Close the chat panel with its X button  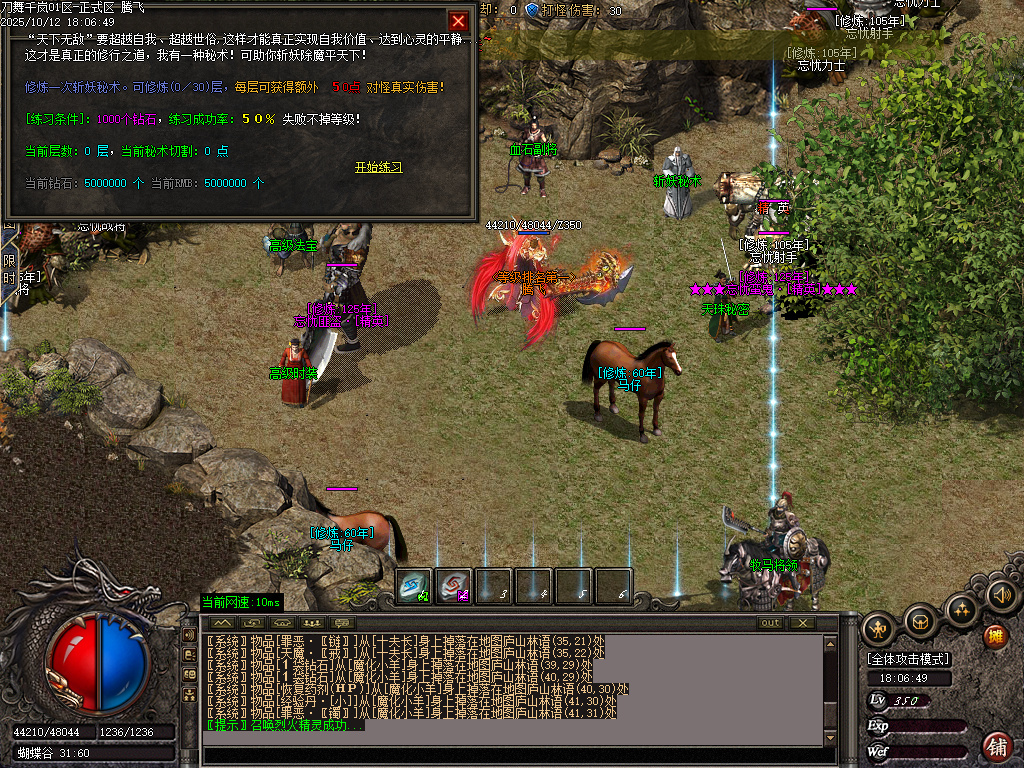(x=802, y=623)
